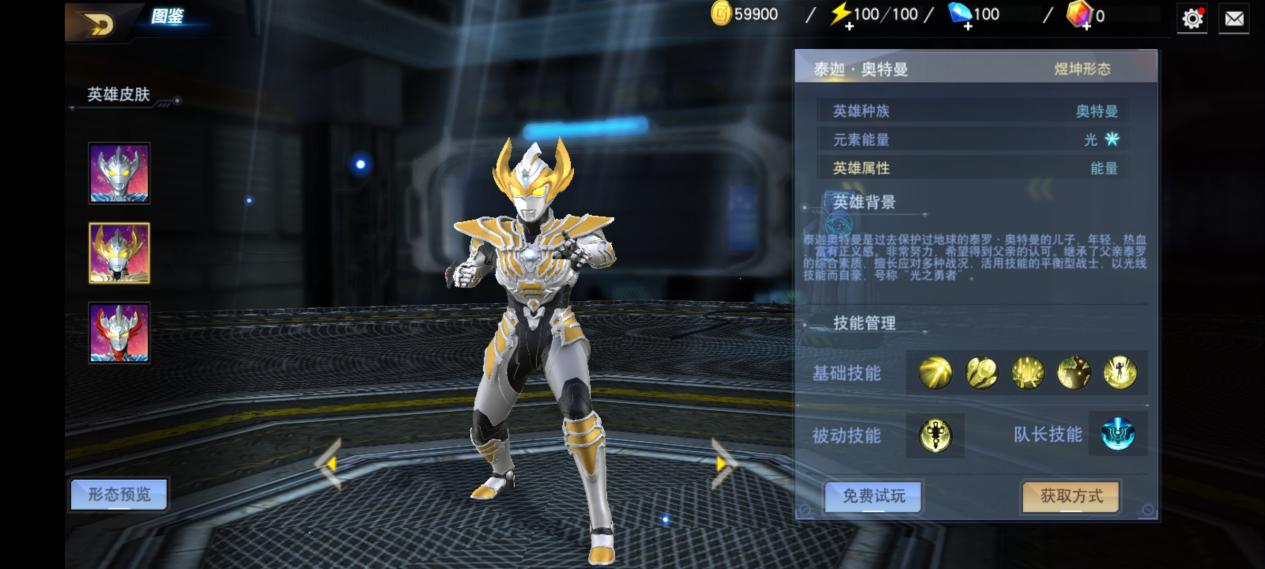Image resolution: width=1265 pixels, height=569 pixels.
Task: Show the previous hero with left arrow
Action: pos(329,464)
